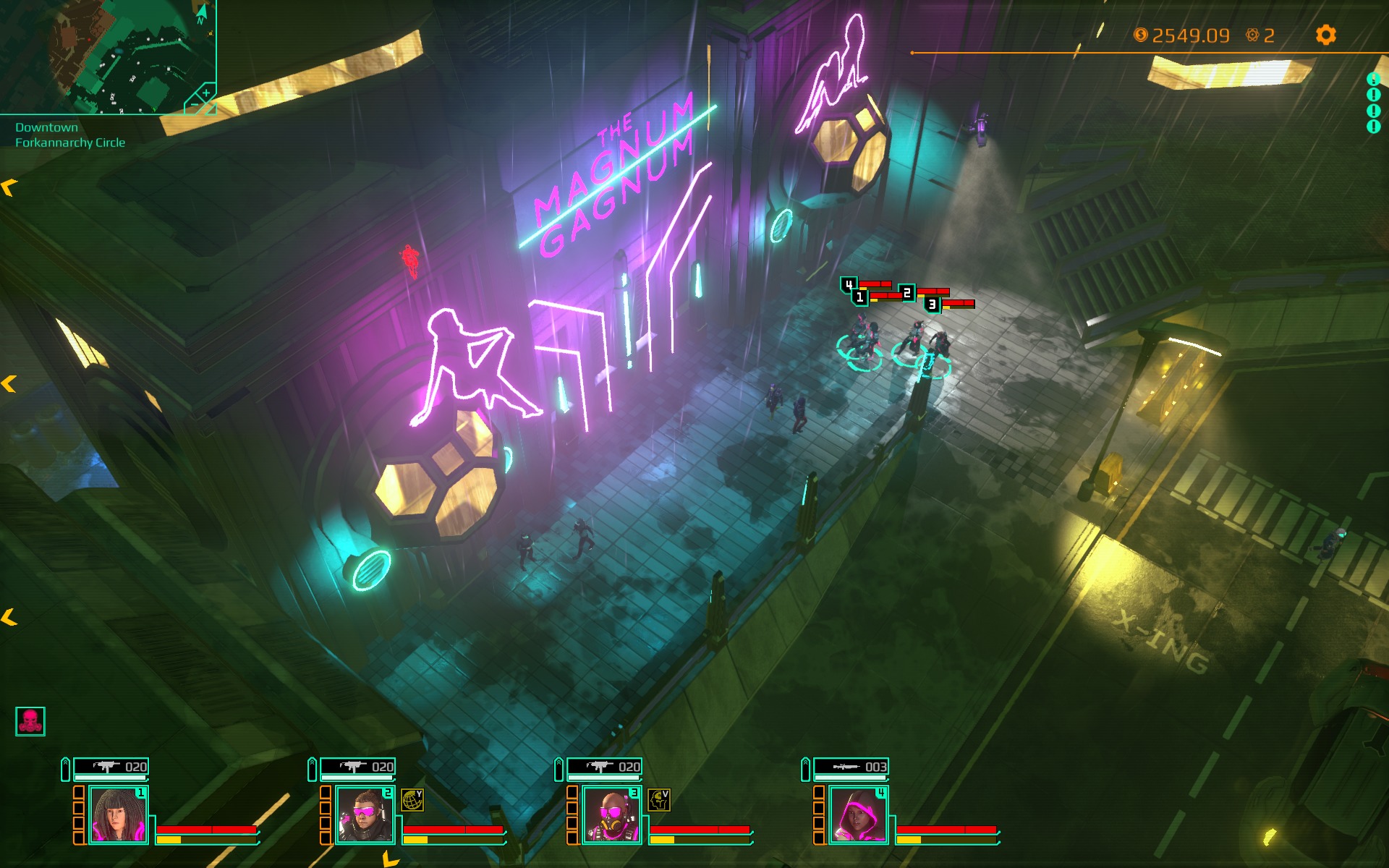This screenshot has height=868, width=1389.
Task: Select agent 3 portrait with gas mask
Action: (611, 815)
